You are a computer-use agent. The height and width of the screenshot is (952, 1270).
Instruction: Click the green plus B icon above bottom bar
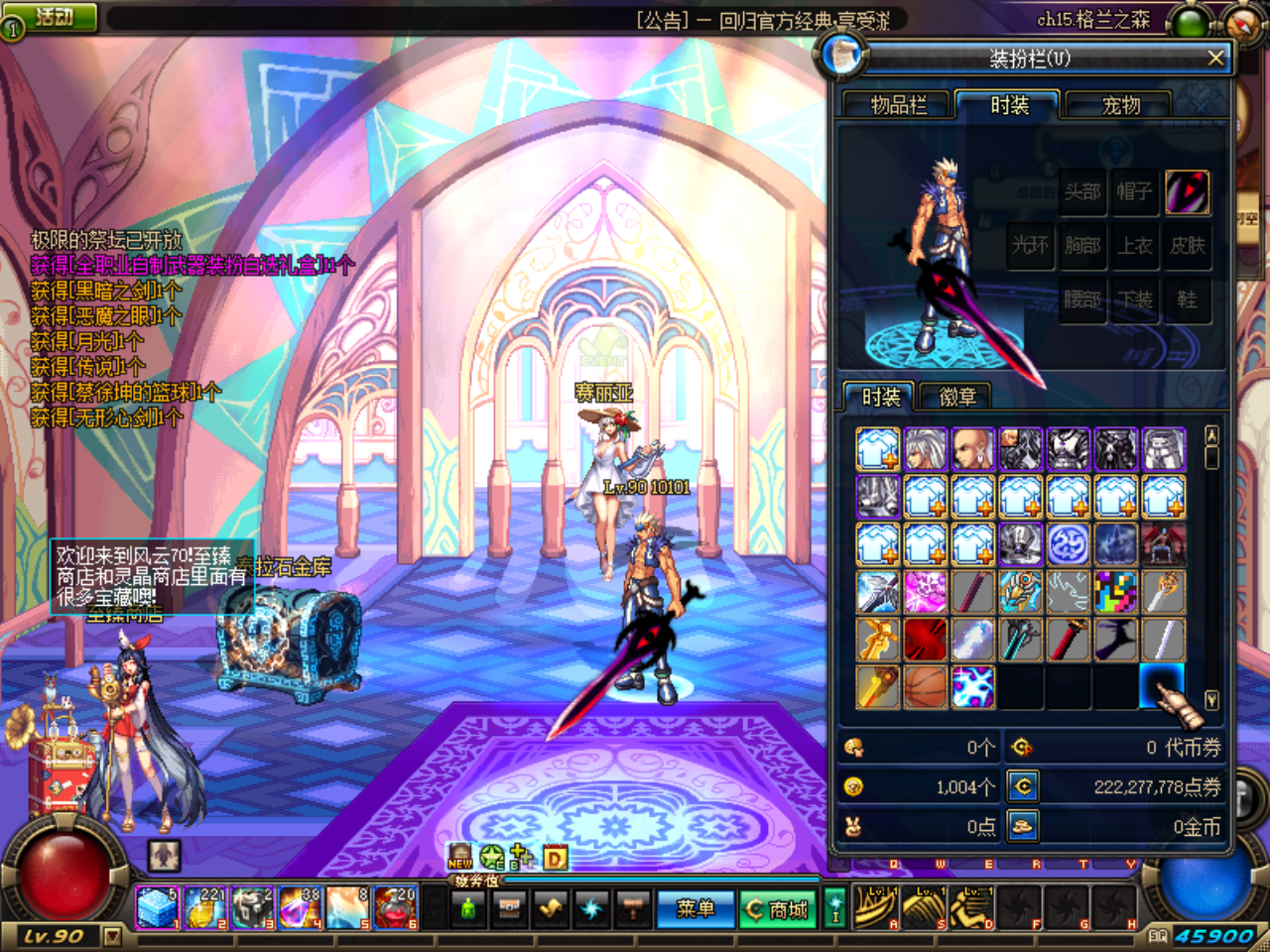tap(518, 857)
